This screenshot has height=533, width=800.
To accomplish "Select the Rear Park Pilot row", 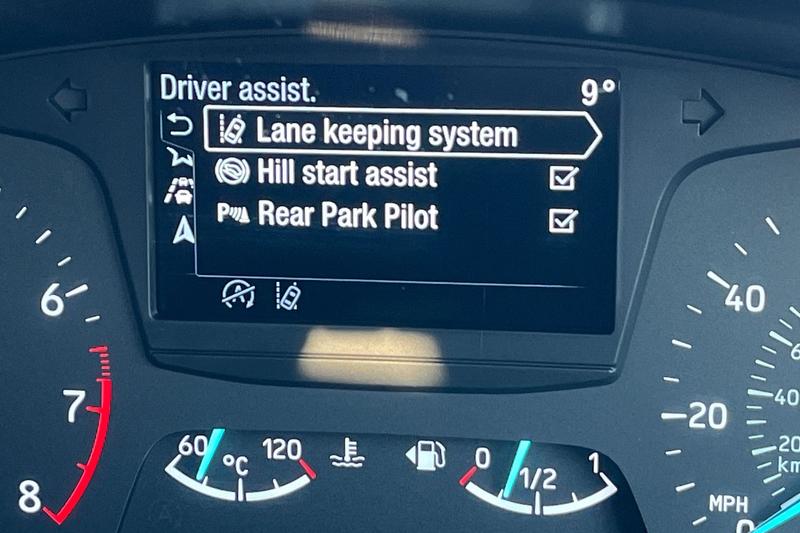I will pos(346,216).
